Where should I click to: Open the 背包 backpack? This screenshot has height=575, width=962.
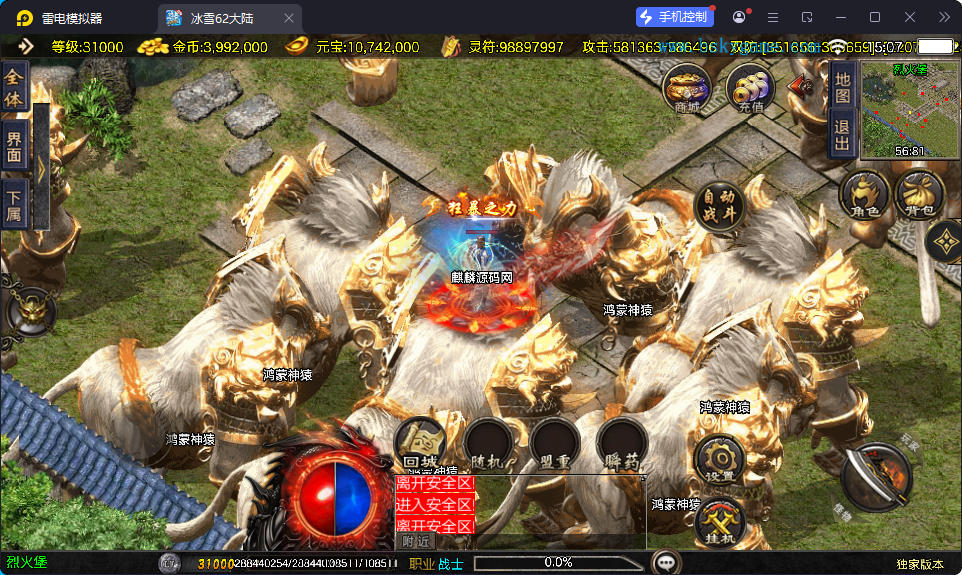(x=920, y=193)
